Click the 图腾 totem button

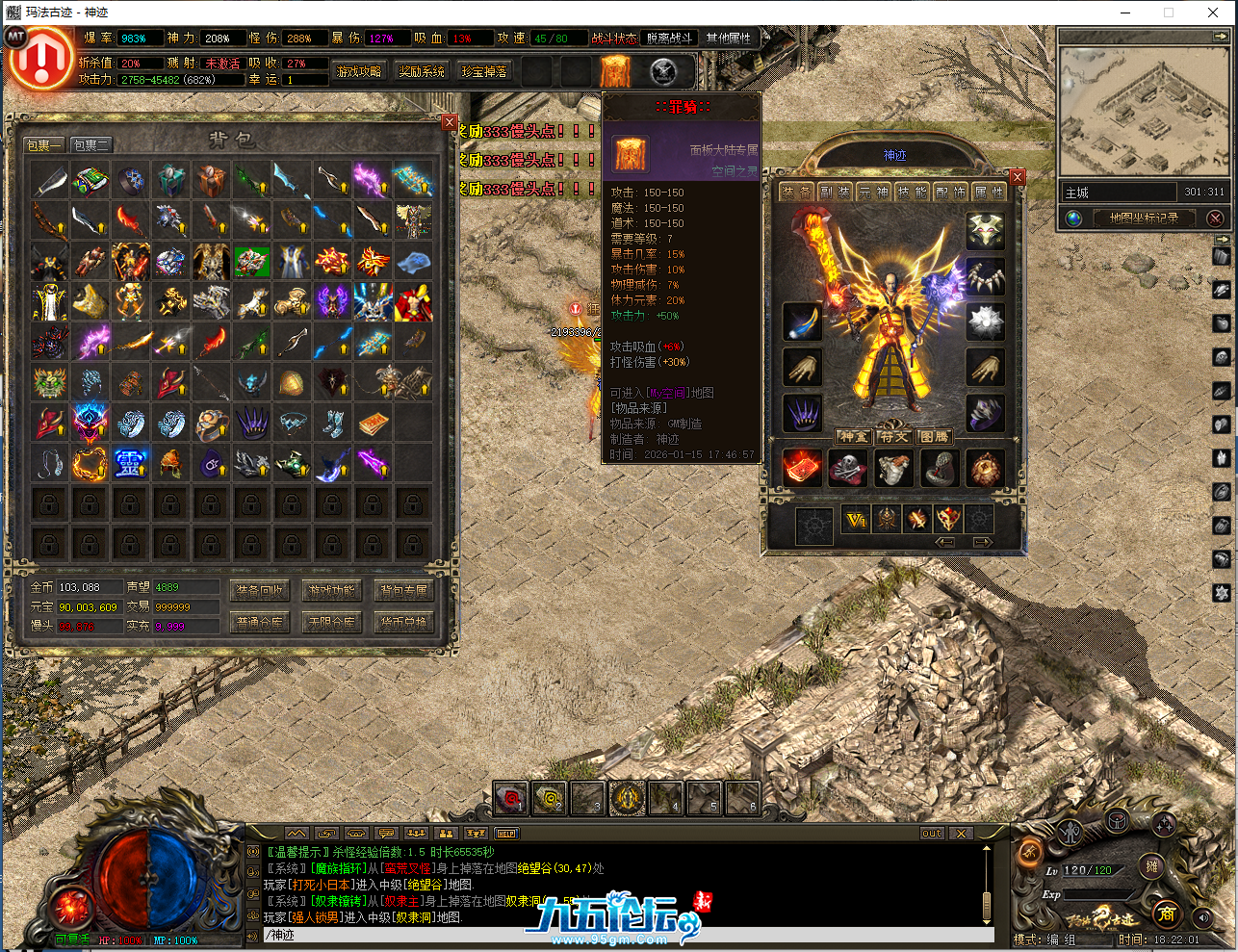click(x=934, y=437)
